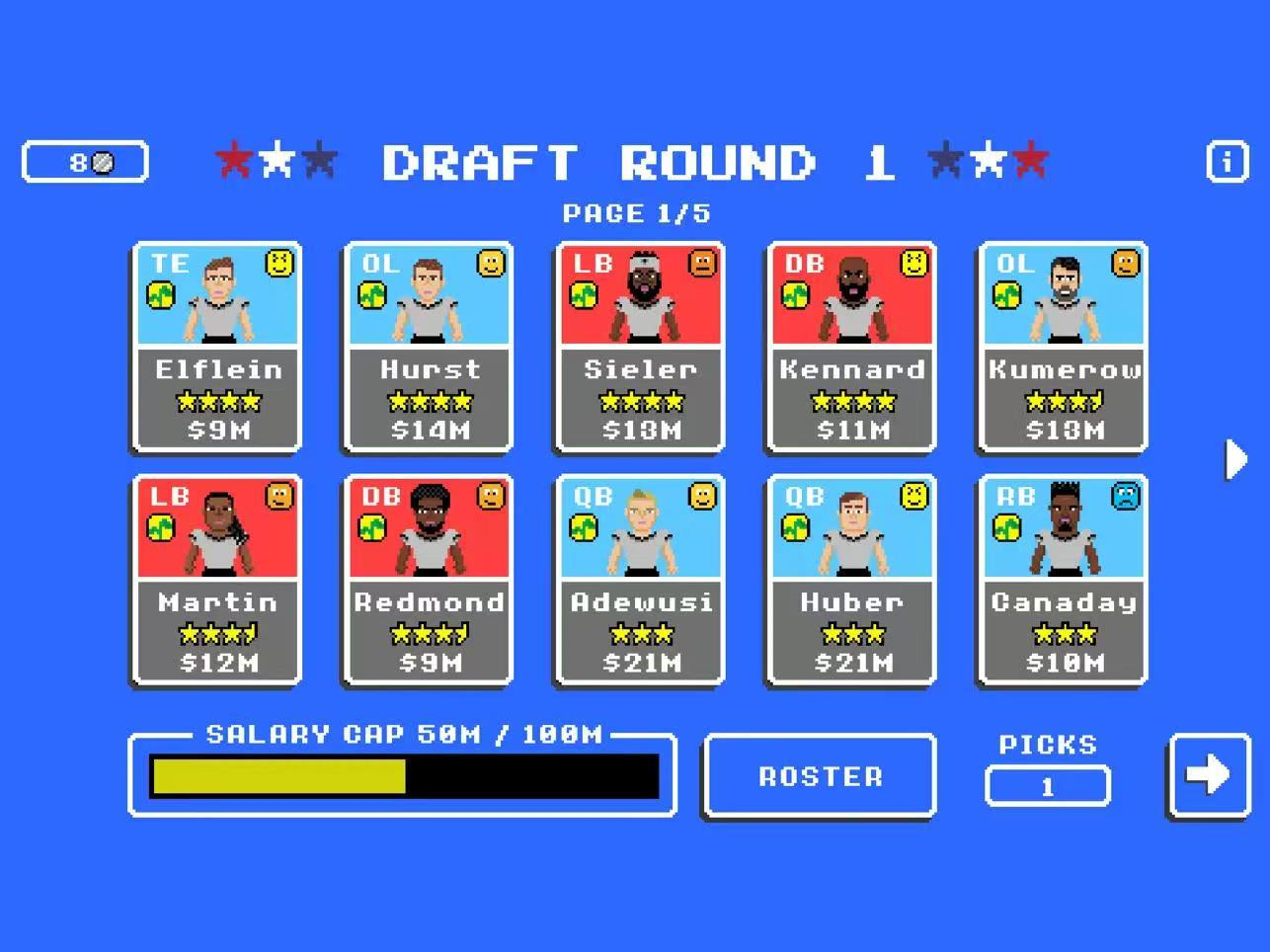Viewport: 1270px width, 952px height.
Task: Pick defensive back Redmond's card
Action: click(429, 581)
